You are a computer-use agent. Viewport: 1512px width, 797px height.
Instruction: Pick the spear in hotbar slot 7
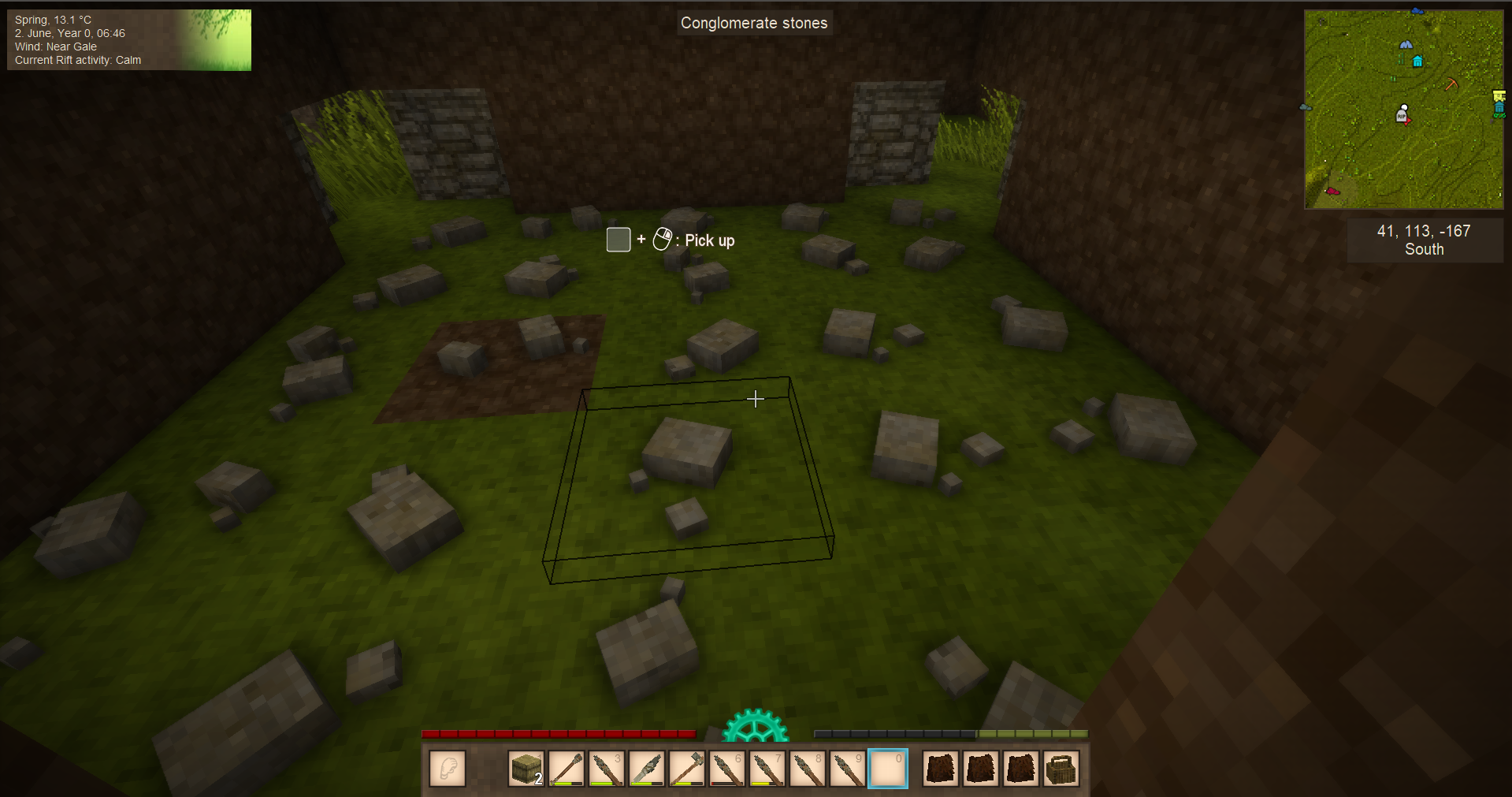click(767, 769)
